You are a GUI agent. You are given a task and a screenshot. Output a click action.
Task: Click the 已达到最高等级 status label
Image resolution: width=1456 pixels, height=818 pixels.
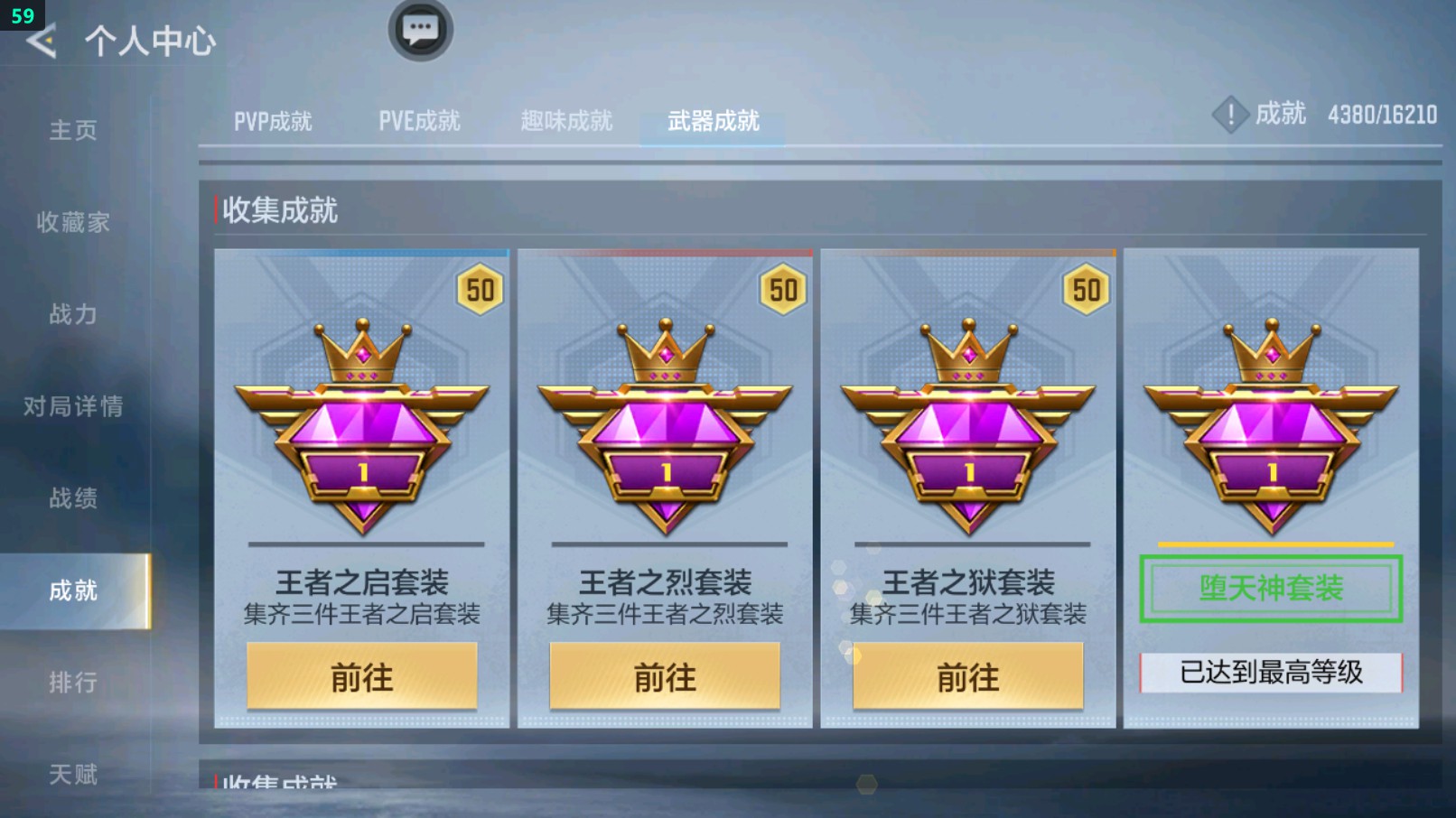coord(1268,674)
